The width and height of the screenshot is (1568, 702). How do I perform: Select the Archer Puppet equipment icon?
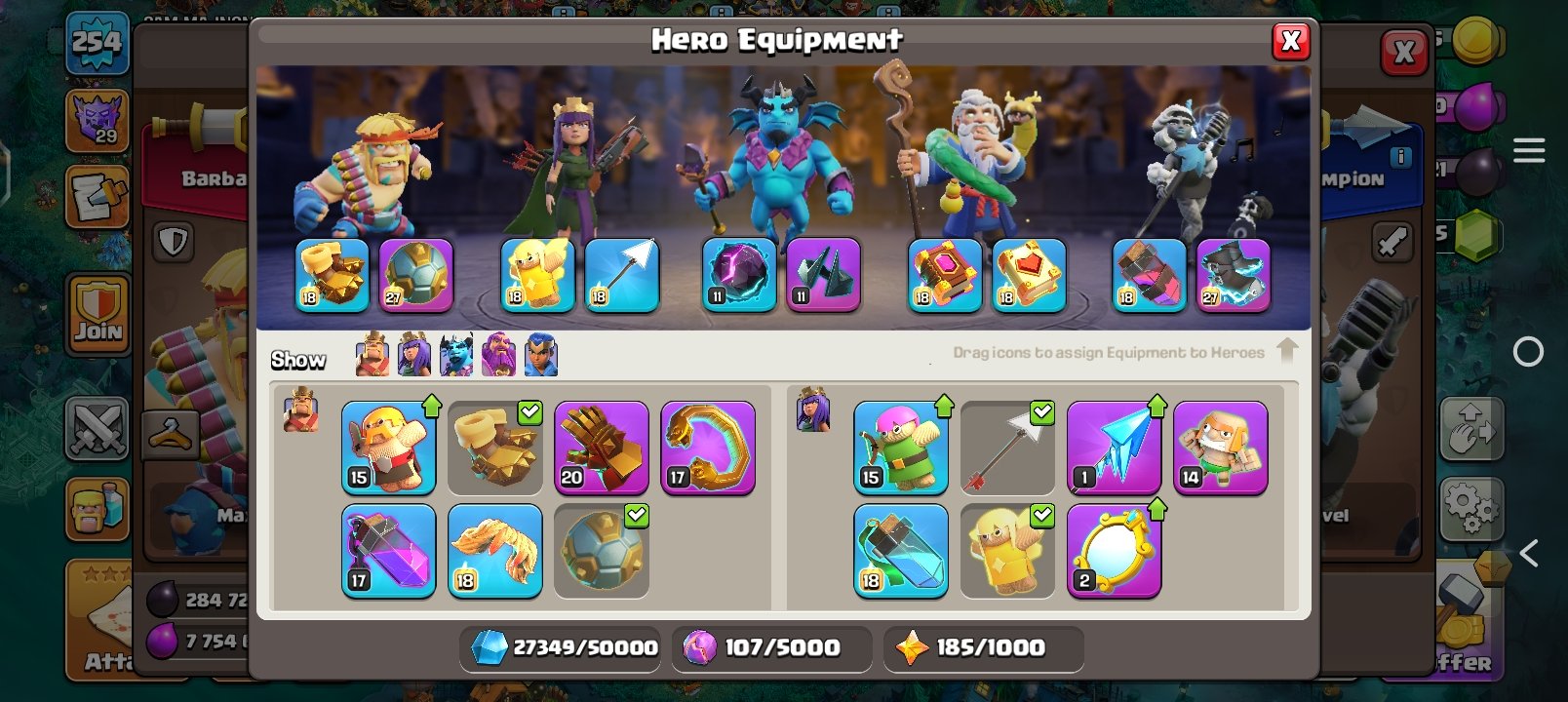[x=899, y=448]
